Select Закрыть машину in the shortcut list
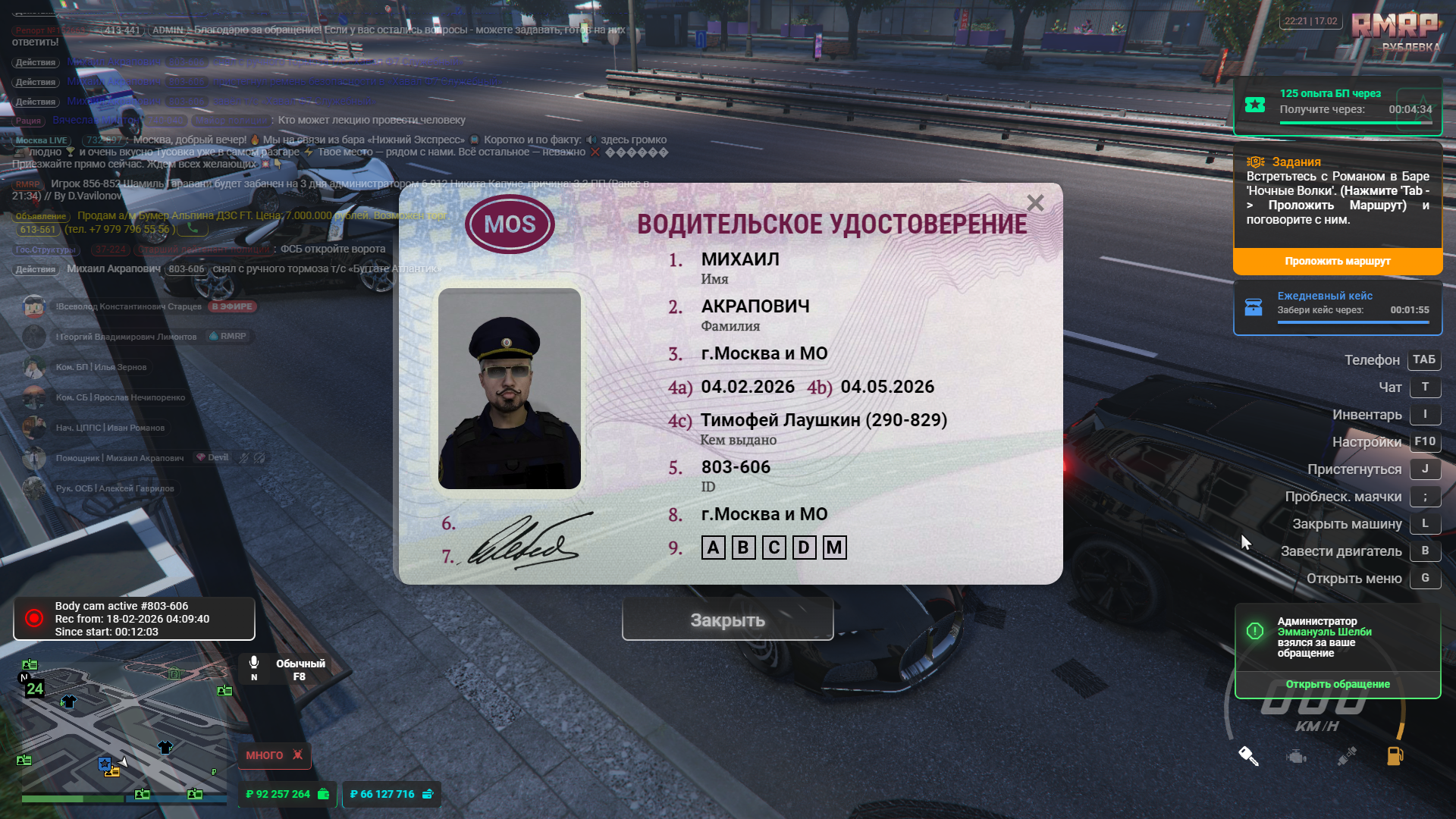The image size is (1456, 819). [x=1347, y=524]
